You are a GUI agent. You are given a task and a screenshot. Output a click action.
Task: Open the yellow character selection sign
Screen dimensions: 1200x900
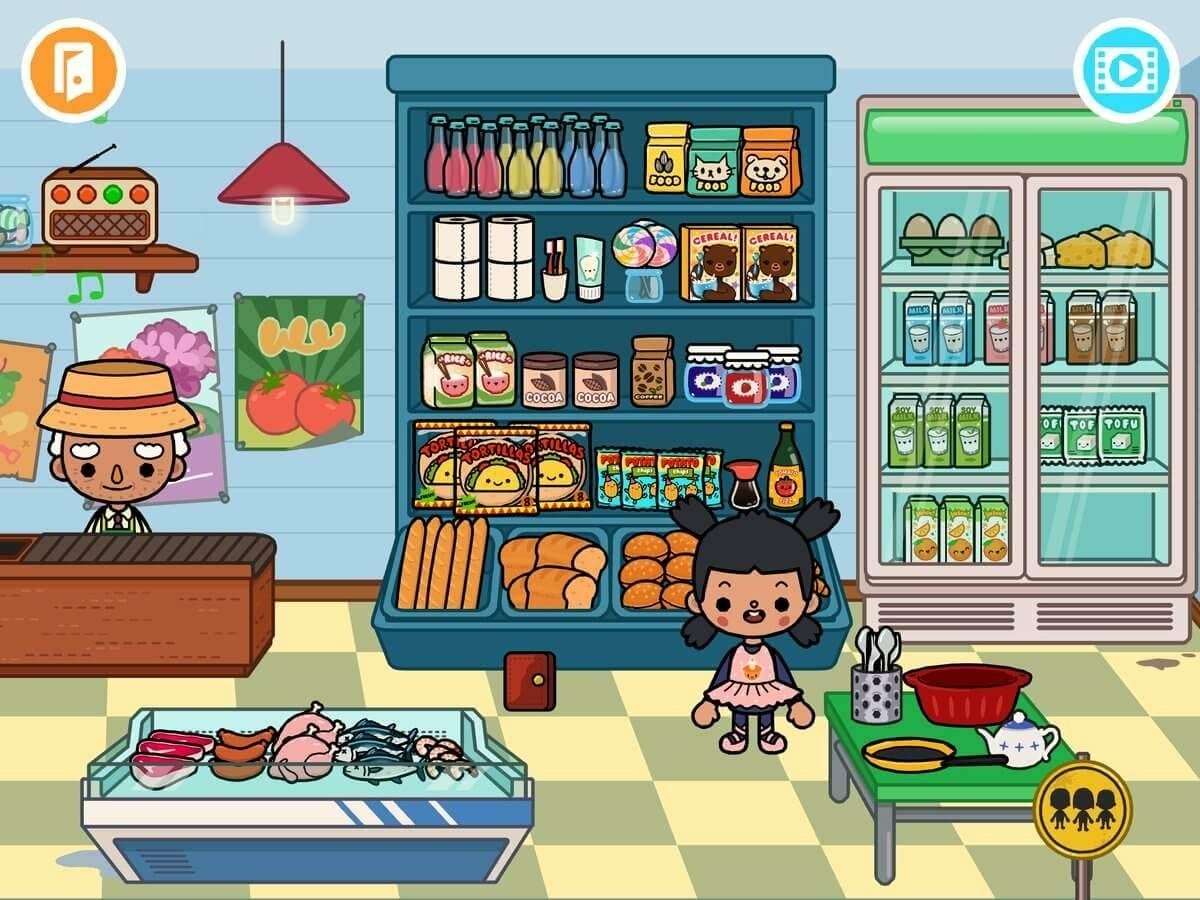click(x=1082, y=809)
